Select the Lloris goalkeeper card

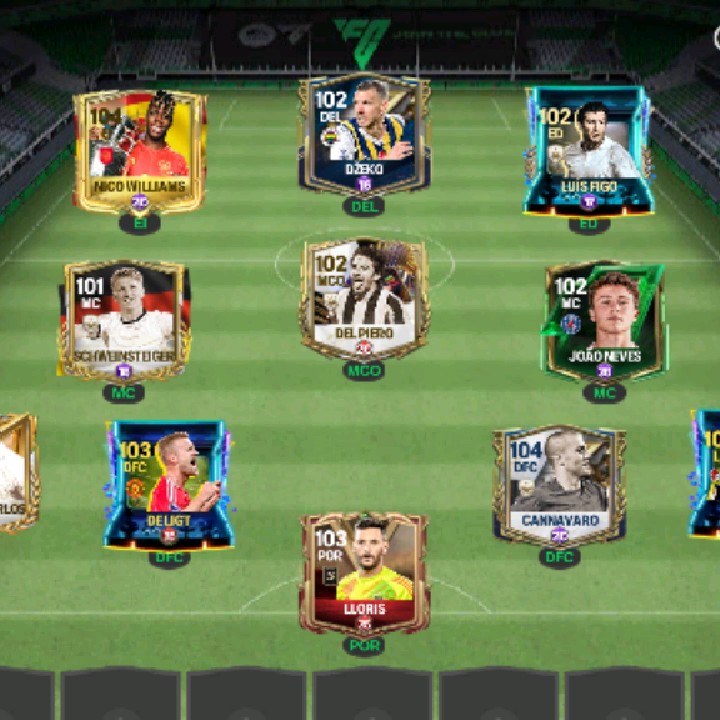364,573
